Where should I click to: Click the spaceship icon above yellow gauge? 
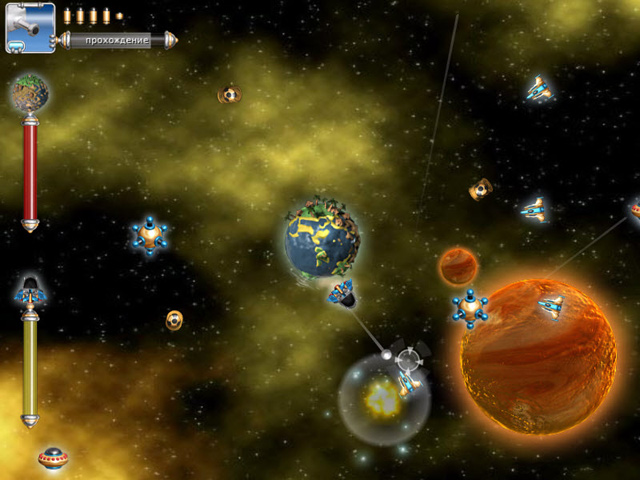pyautogui.click(x=30, y=291)
